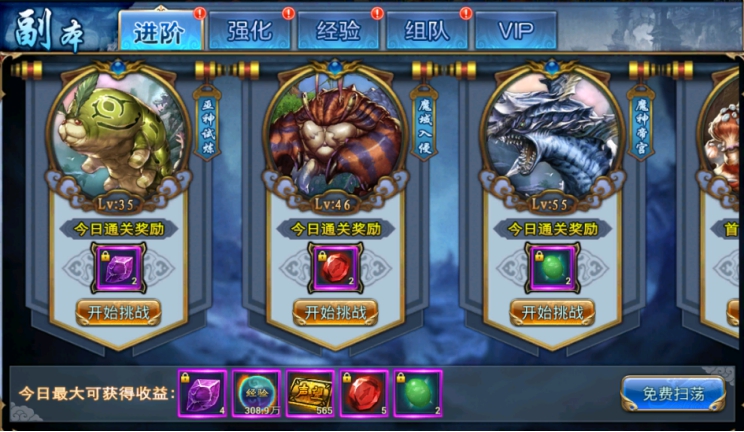View the purple gem in daily earnings bar
744x432 pixels.
click(x=202, y=393)
